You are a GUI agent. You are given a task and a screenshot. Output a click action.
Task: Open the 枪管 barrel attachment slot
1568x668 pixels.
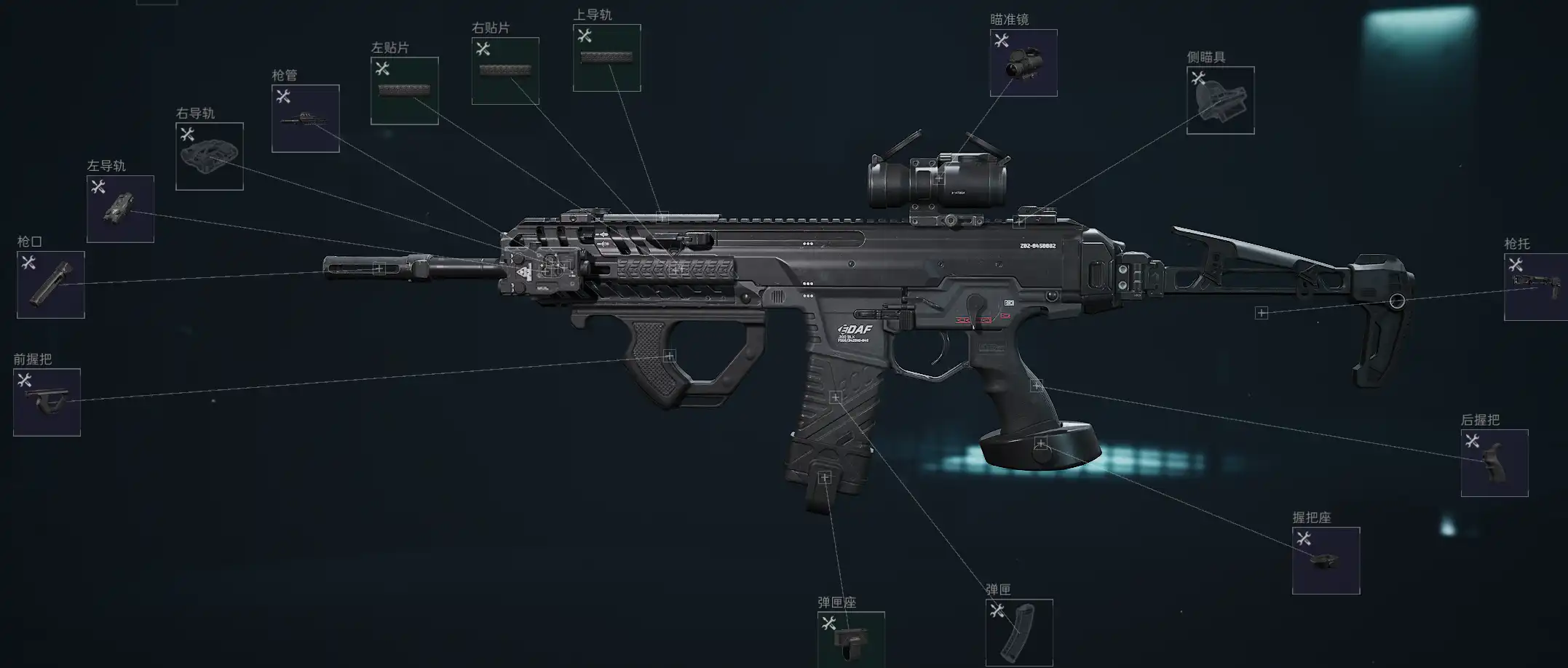(x=305, y=119)
